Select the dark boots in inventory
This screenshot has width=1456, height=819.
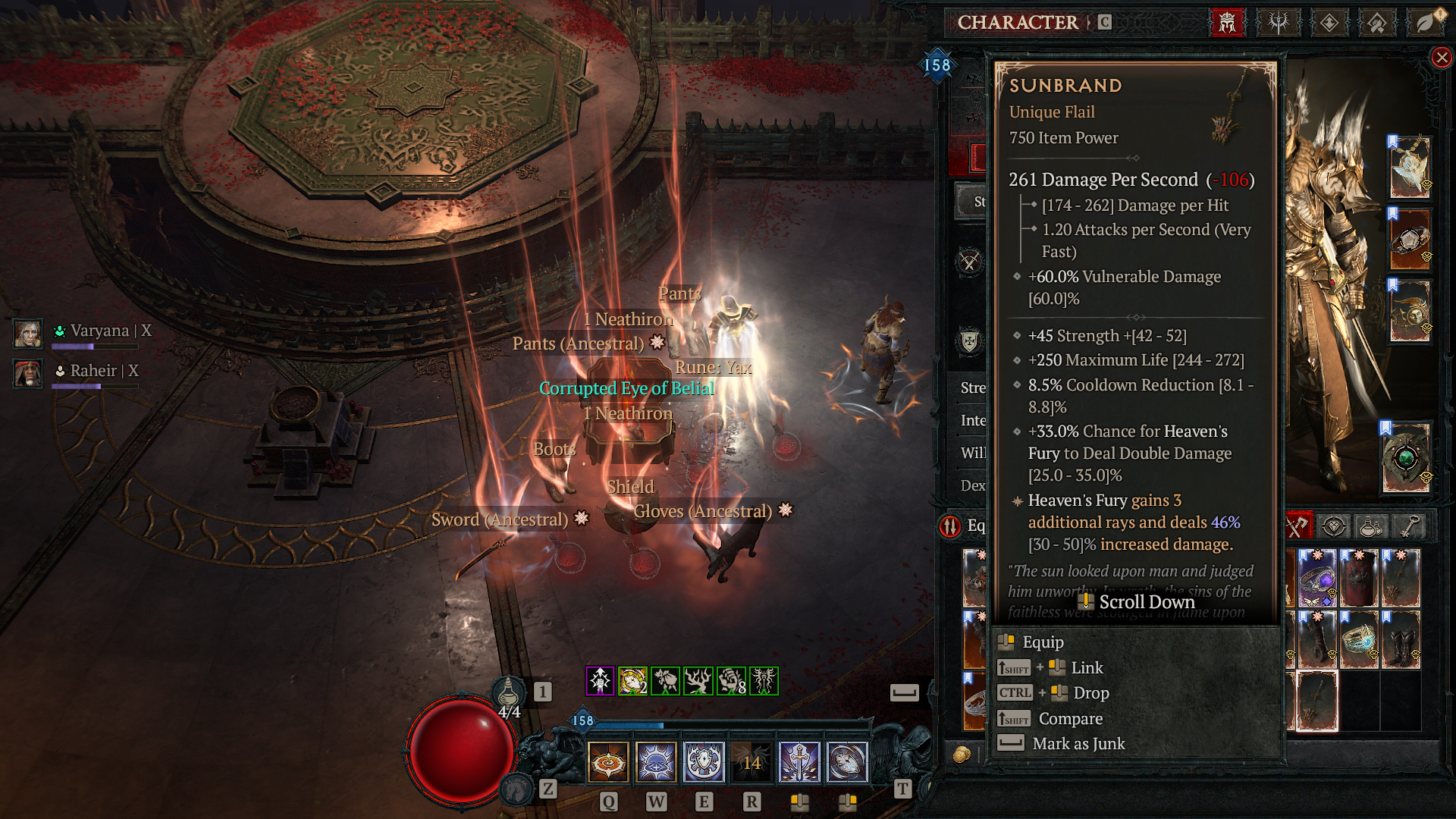pos(1400,641)
